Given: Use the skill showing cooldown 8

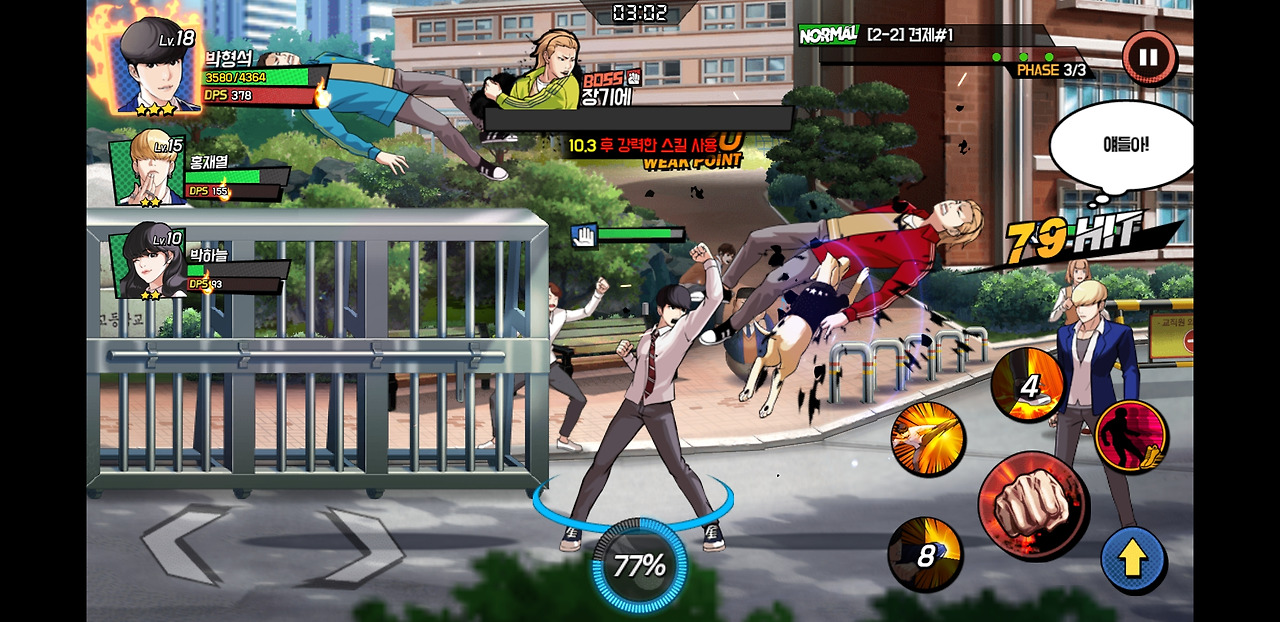Looking at the screenshot, I should (x=925, y=554).
